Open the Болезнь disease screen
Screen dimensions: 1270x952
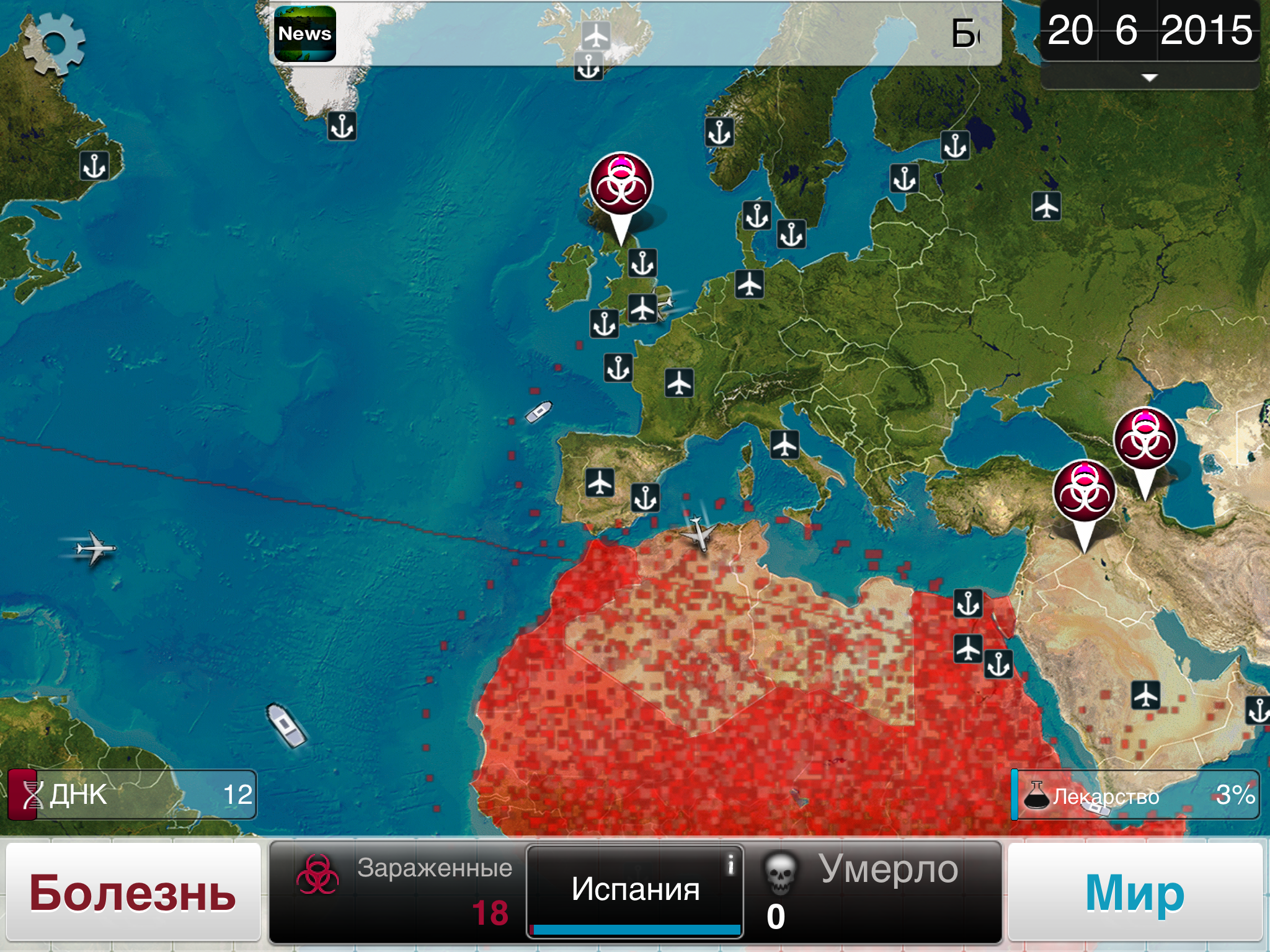tap(133, 892)
